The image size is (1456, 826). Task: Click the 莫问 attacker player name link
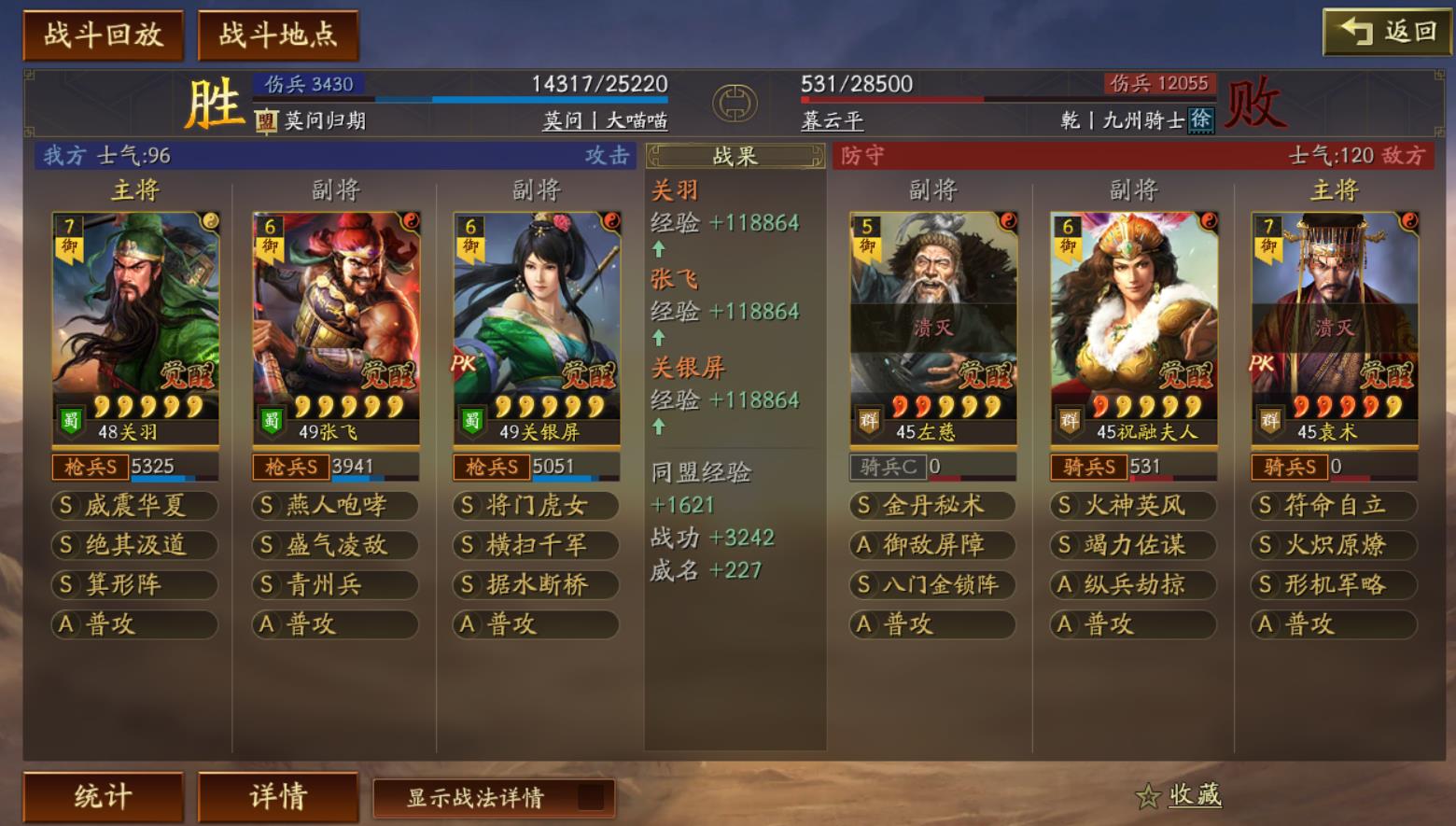click(563, 120)
